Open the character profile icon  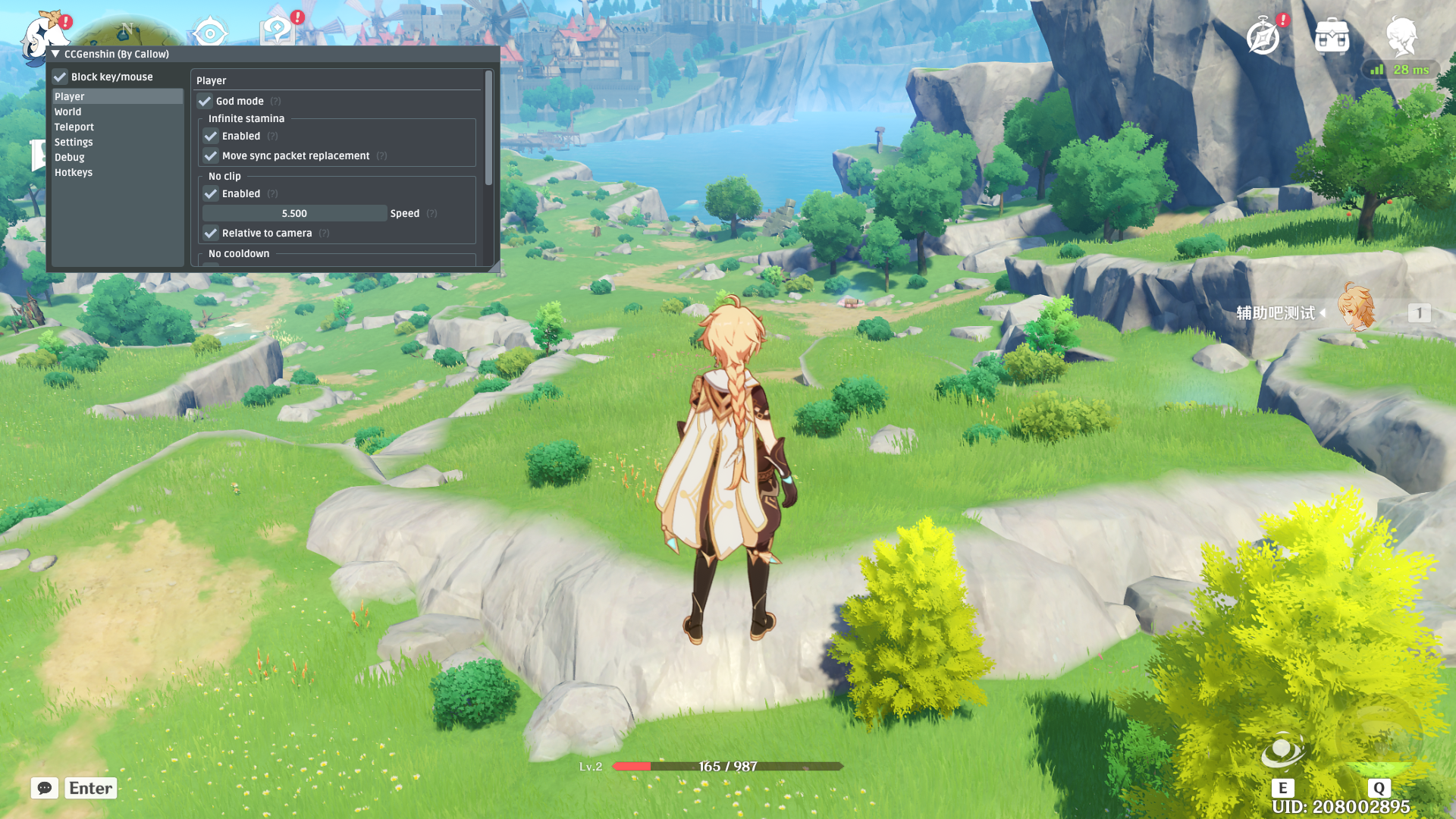[1401, 35]
